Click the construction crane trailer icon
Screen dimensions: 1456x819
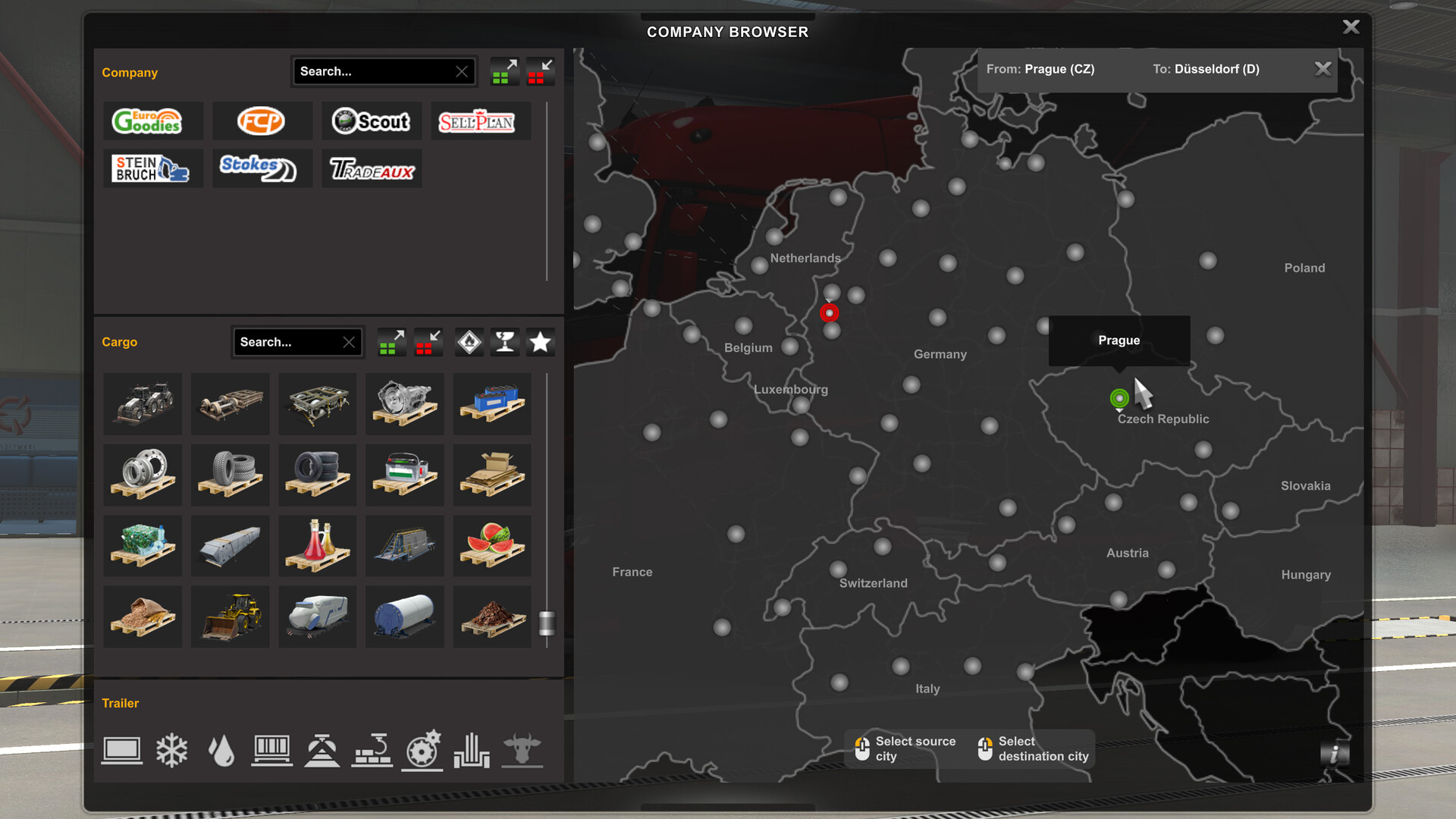(372, 751)
